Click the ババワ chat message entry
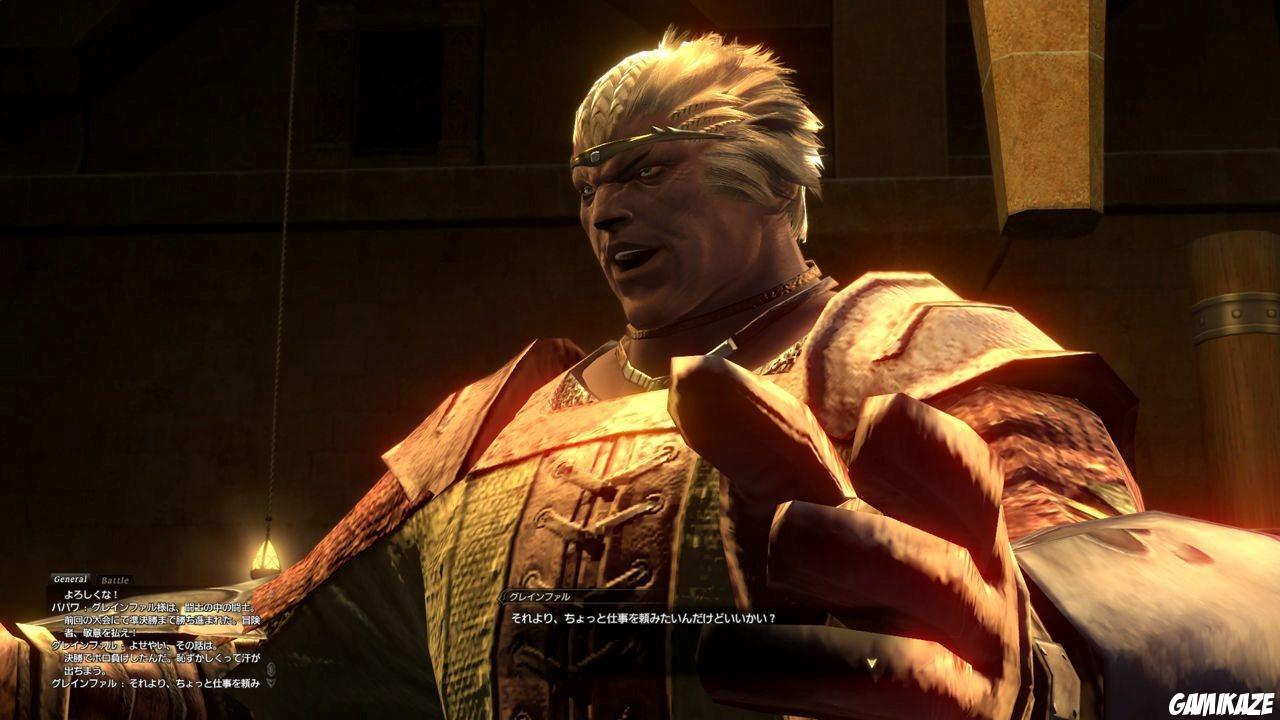The width and height of the screenshot is (1280, 720). pos(150,606)
